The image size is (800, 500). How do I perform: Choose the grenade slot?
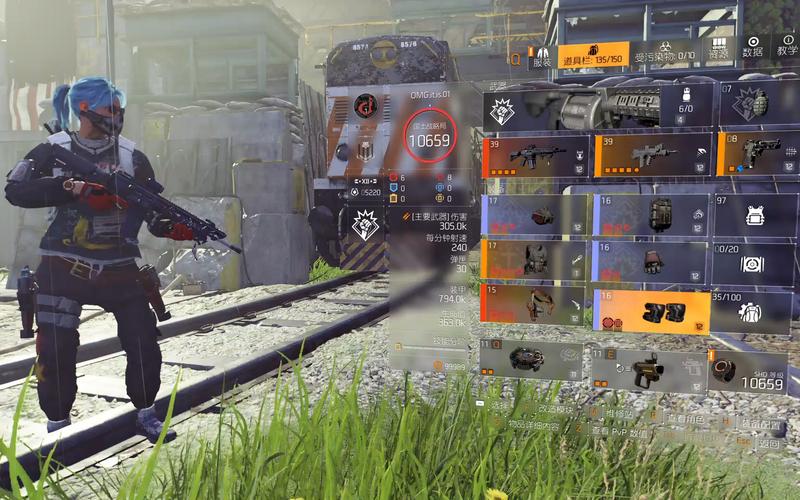coord(757,104)
